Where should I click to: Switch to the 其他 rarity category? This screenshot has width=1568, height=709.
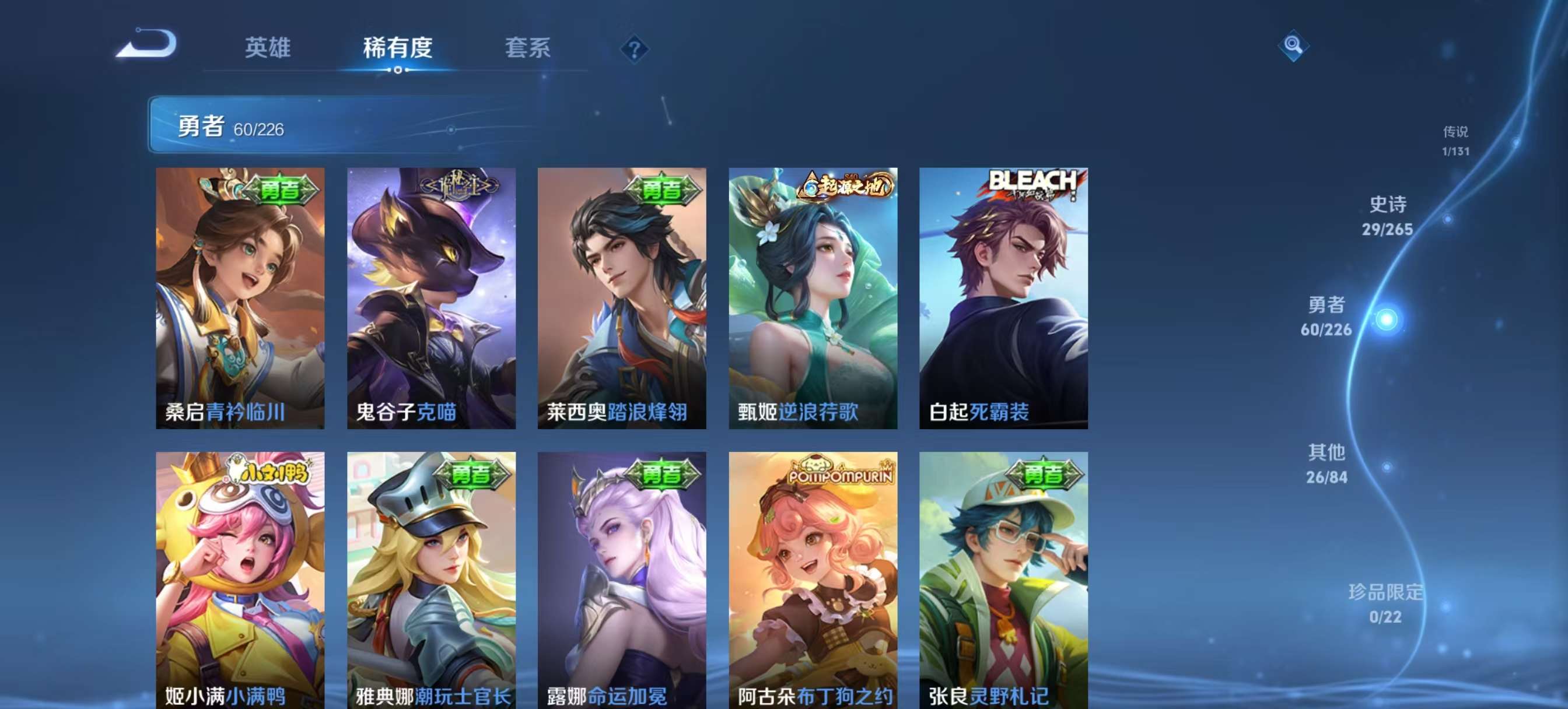coord(1328,462)
